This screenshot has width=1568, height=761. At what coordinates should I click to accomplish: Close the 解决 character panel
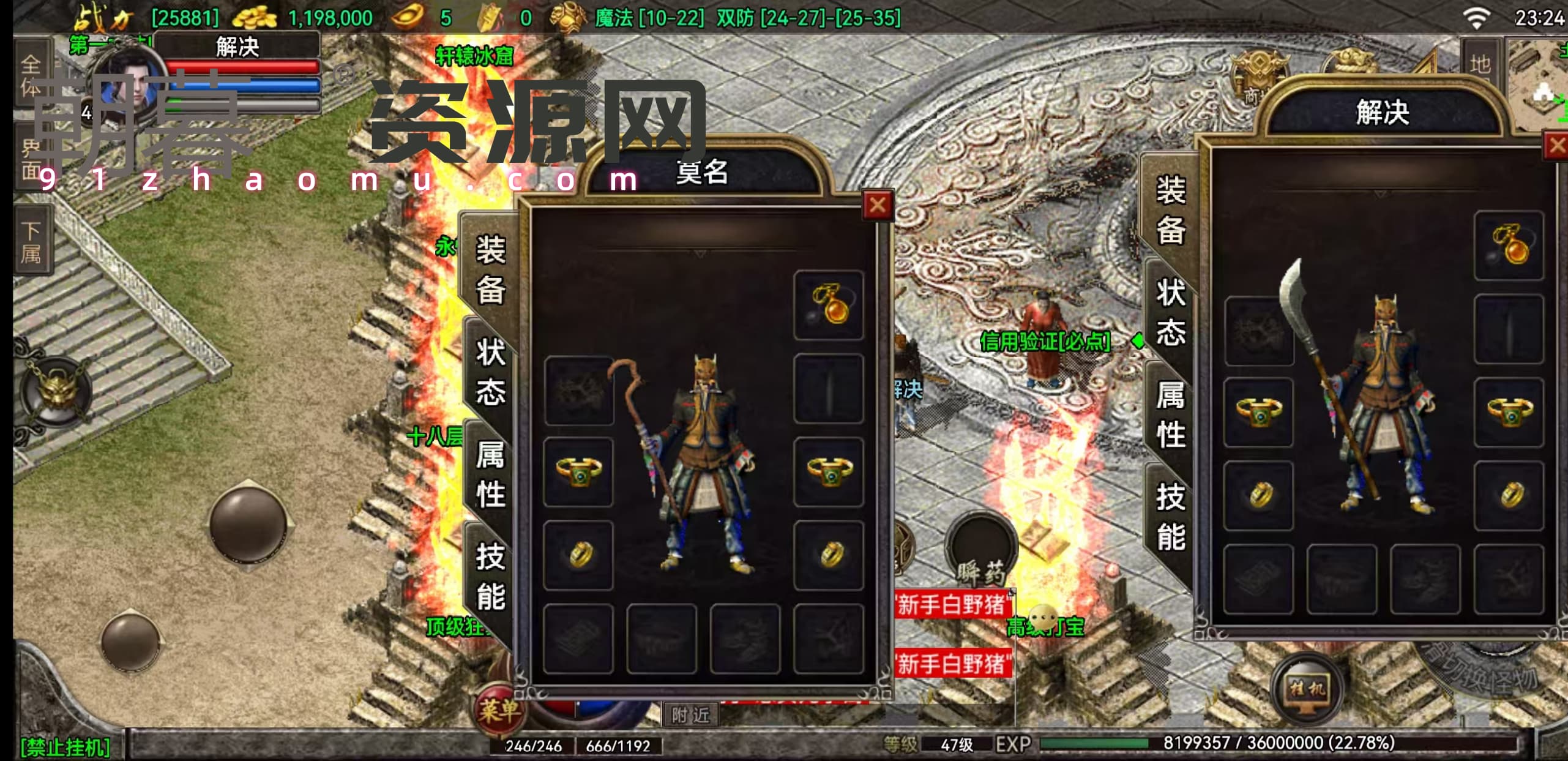coord(1556,146)
